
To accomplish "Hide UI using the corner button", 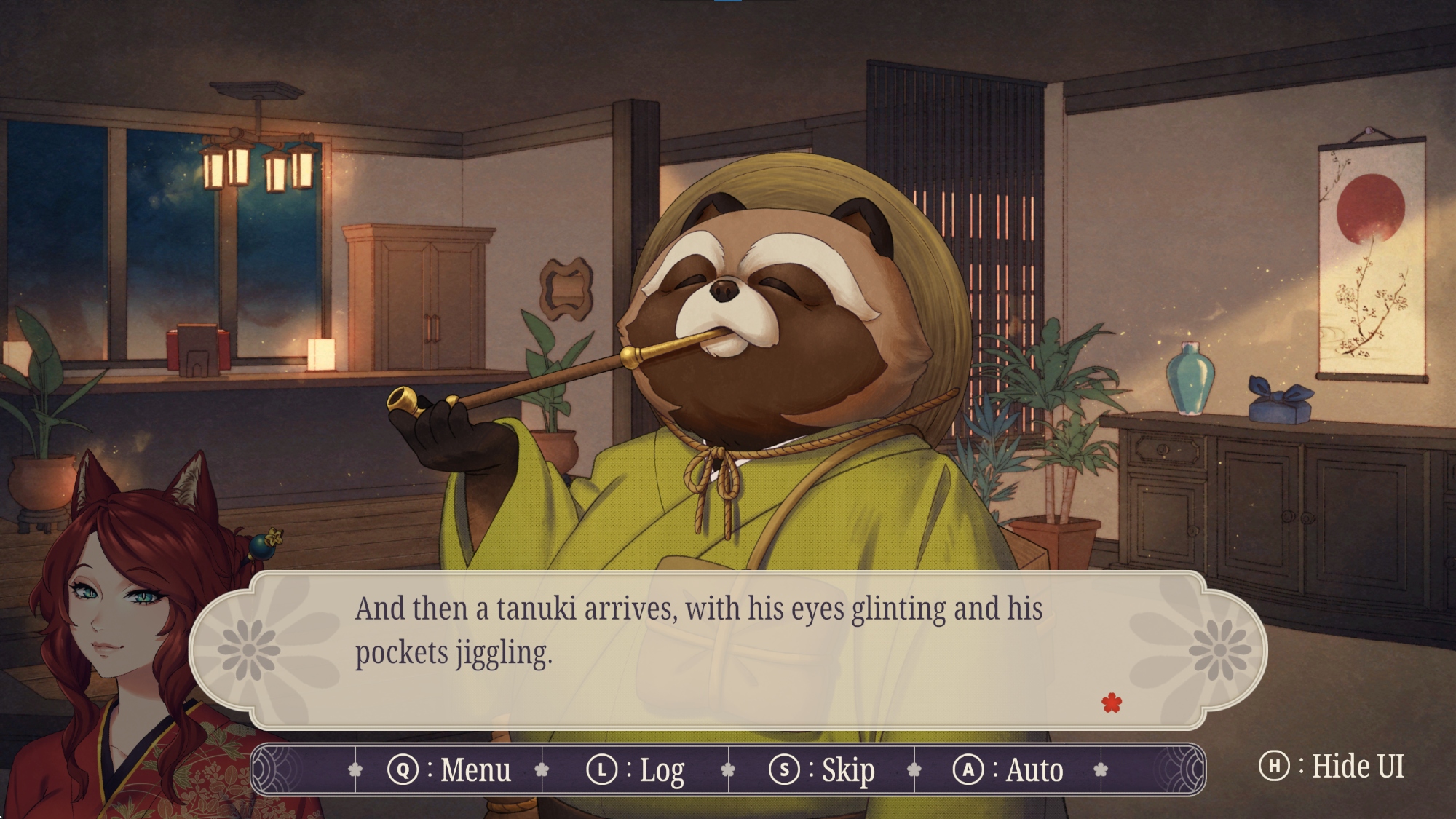I will (1332, 766).
